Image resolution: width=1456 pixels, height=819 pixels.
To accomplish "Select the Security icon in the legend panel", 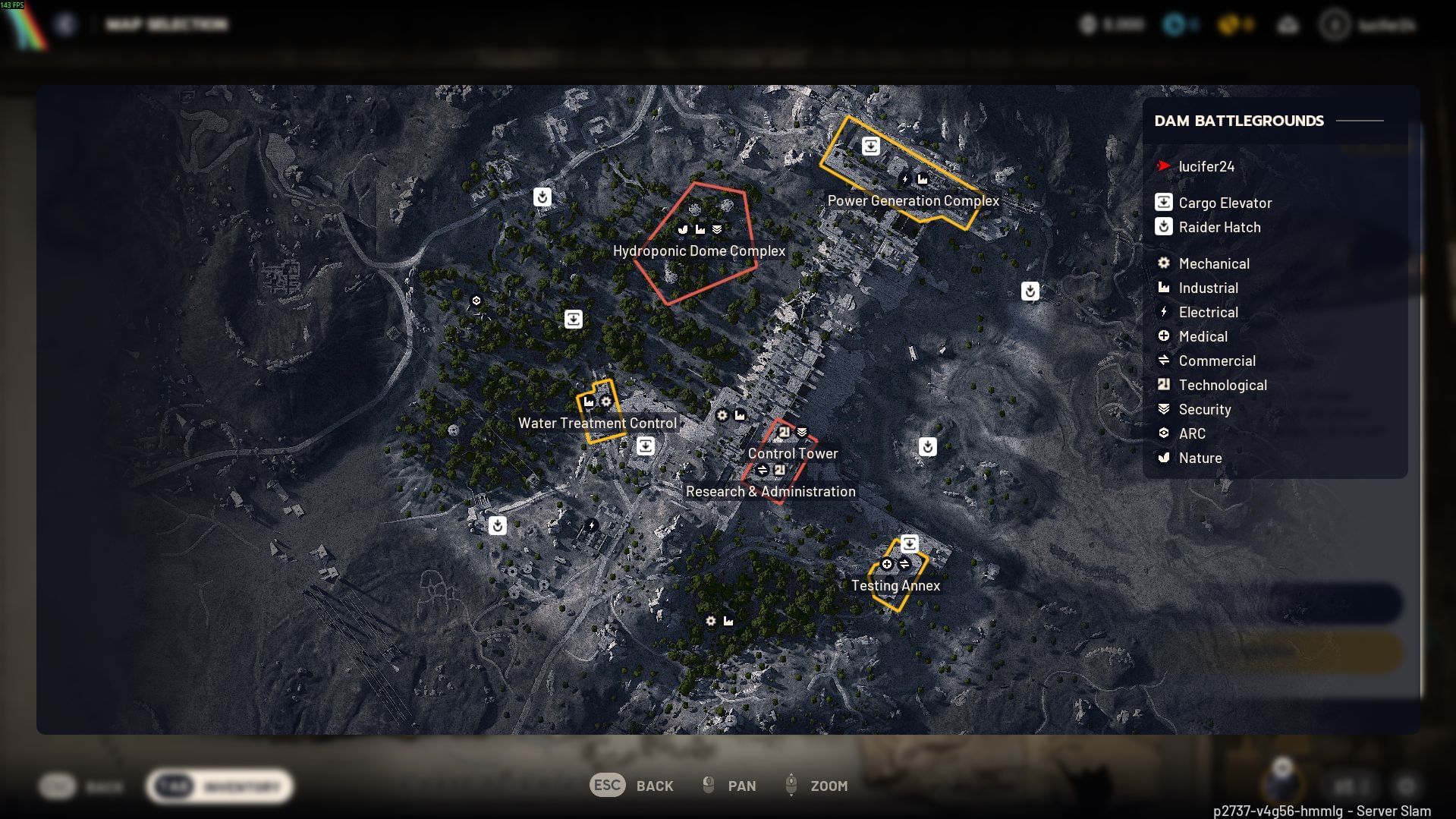I will pyautogui.click(x=1165, y=409).
